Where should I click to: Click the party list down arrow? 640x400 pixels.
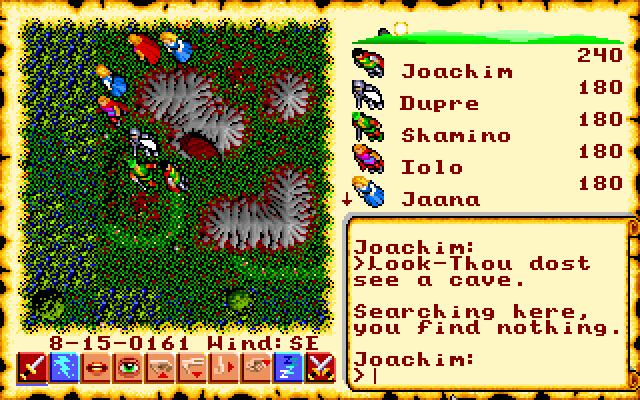(347, 198)
